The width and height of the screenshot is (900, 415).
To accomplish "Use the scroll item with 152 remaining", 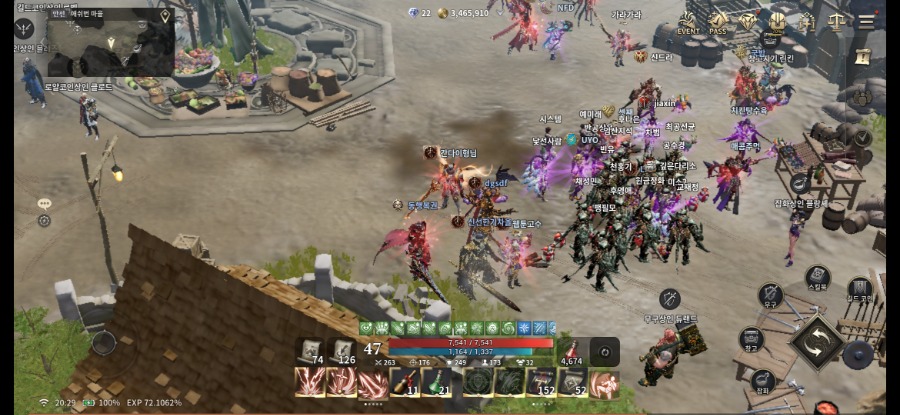I will [x=540, y=381].
